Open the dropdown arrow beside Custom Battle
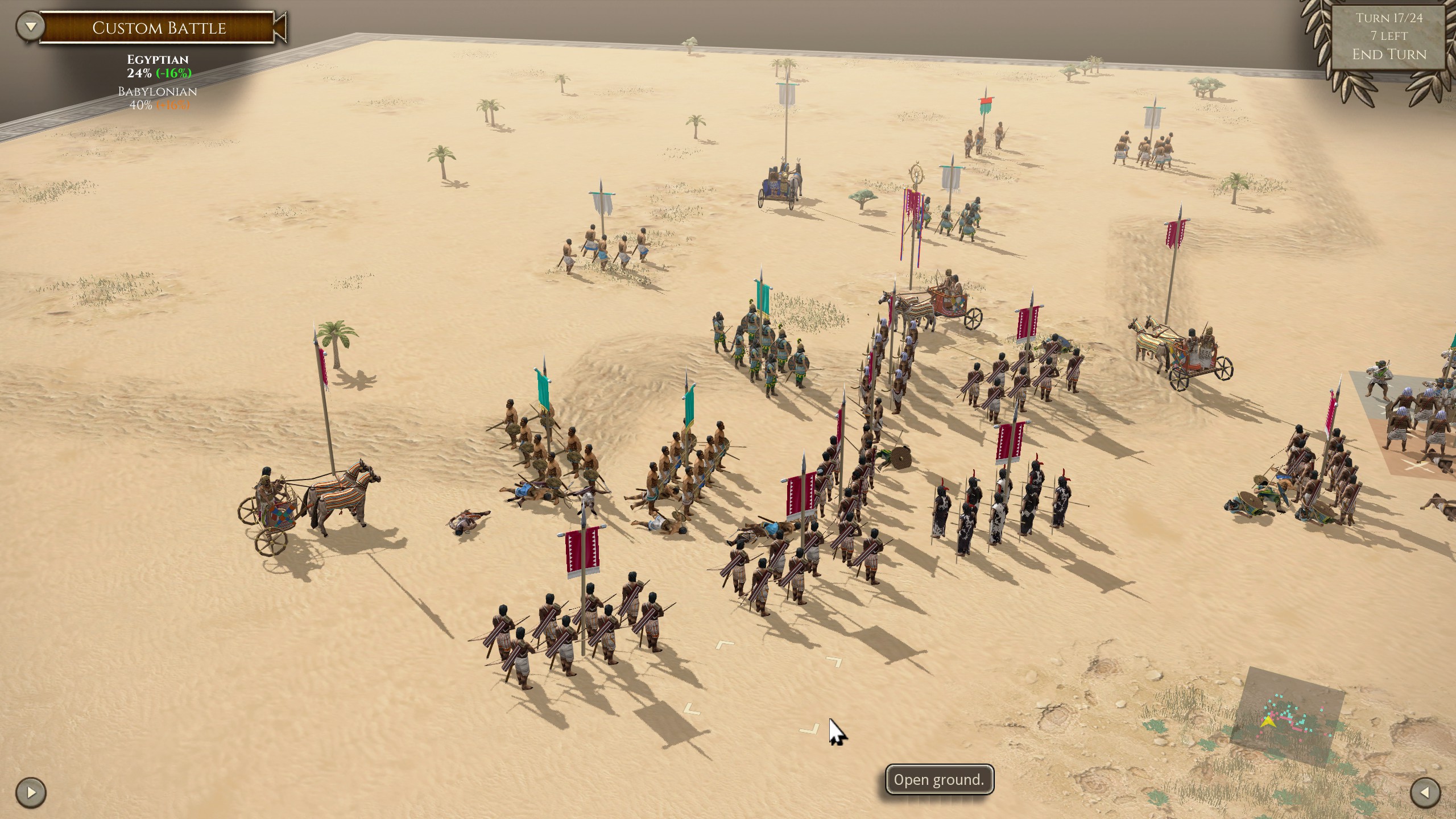The height and width of the screenshot is (819, 1456). pyautogui.click(x=31, y=26)
